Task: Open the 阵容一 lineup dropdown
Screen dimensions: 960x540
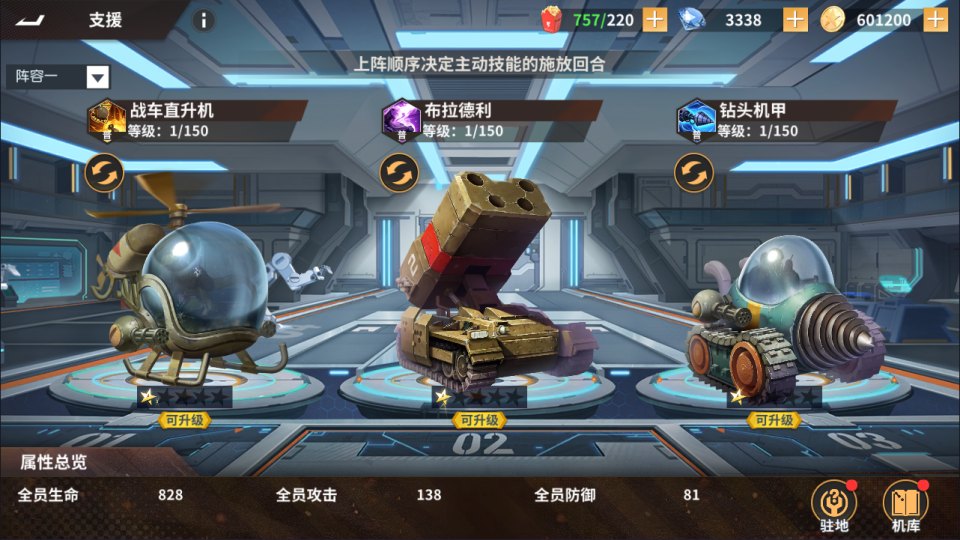Action: (x=97, y=77)
